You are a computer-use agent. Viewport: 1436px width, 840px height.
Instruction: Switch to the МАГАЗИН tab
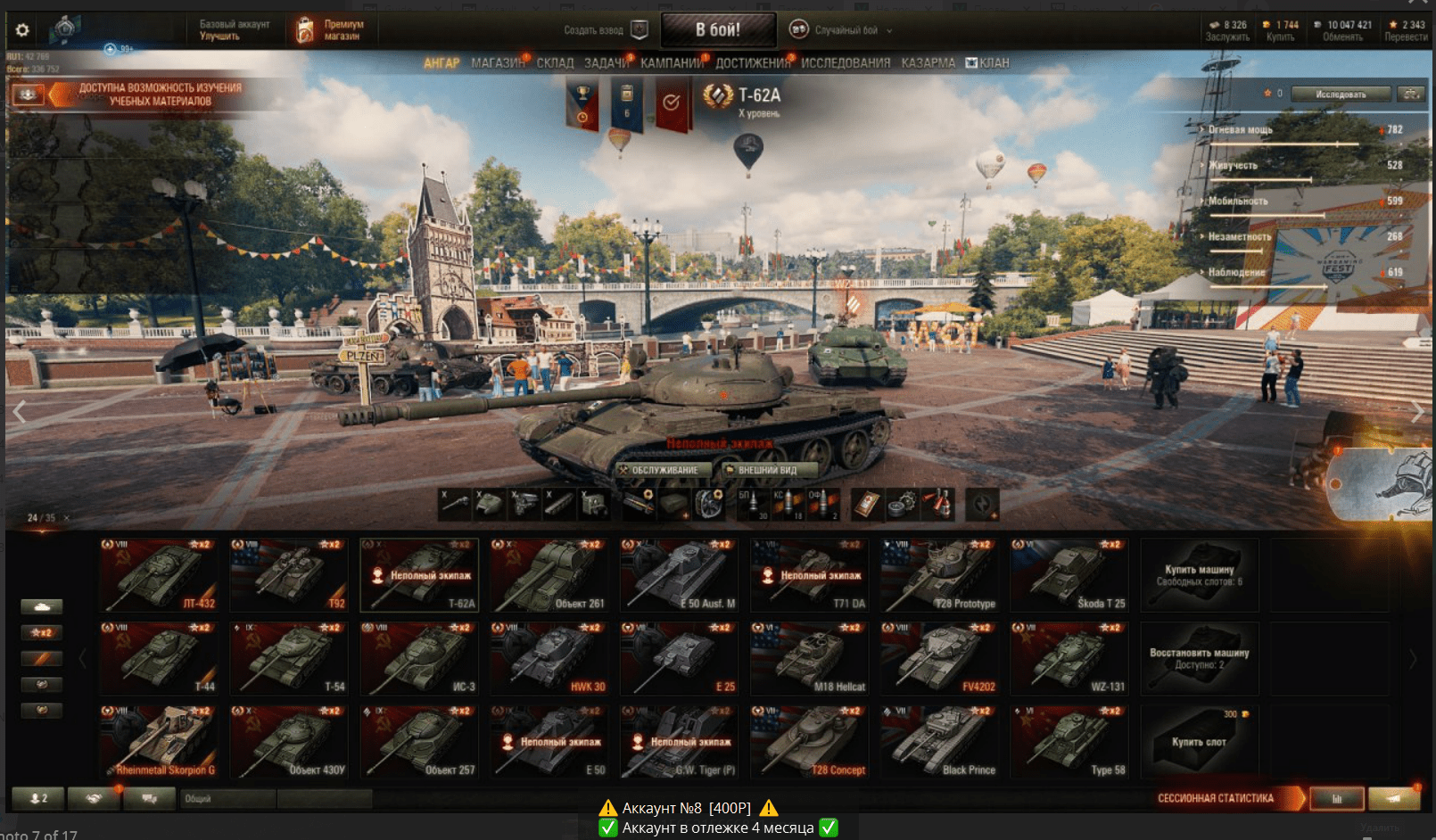(x=498, y=63)
